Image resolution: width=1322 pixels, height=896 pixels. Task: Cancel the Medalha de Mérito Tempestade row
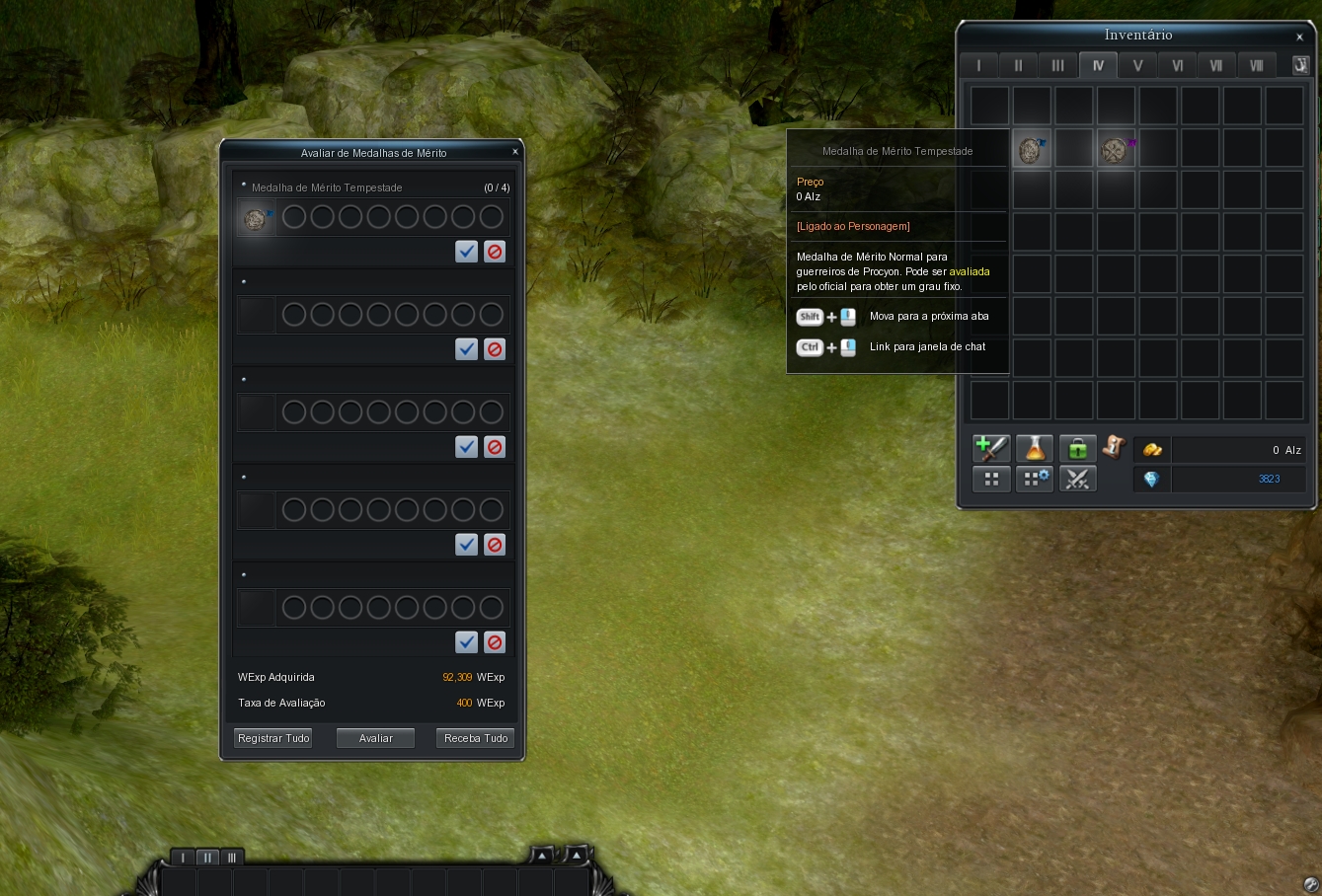(x=495, y=252)
